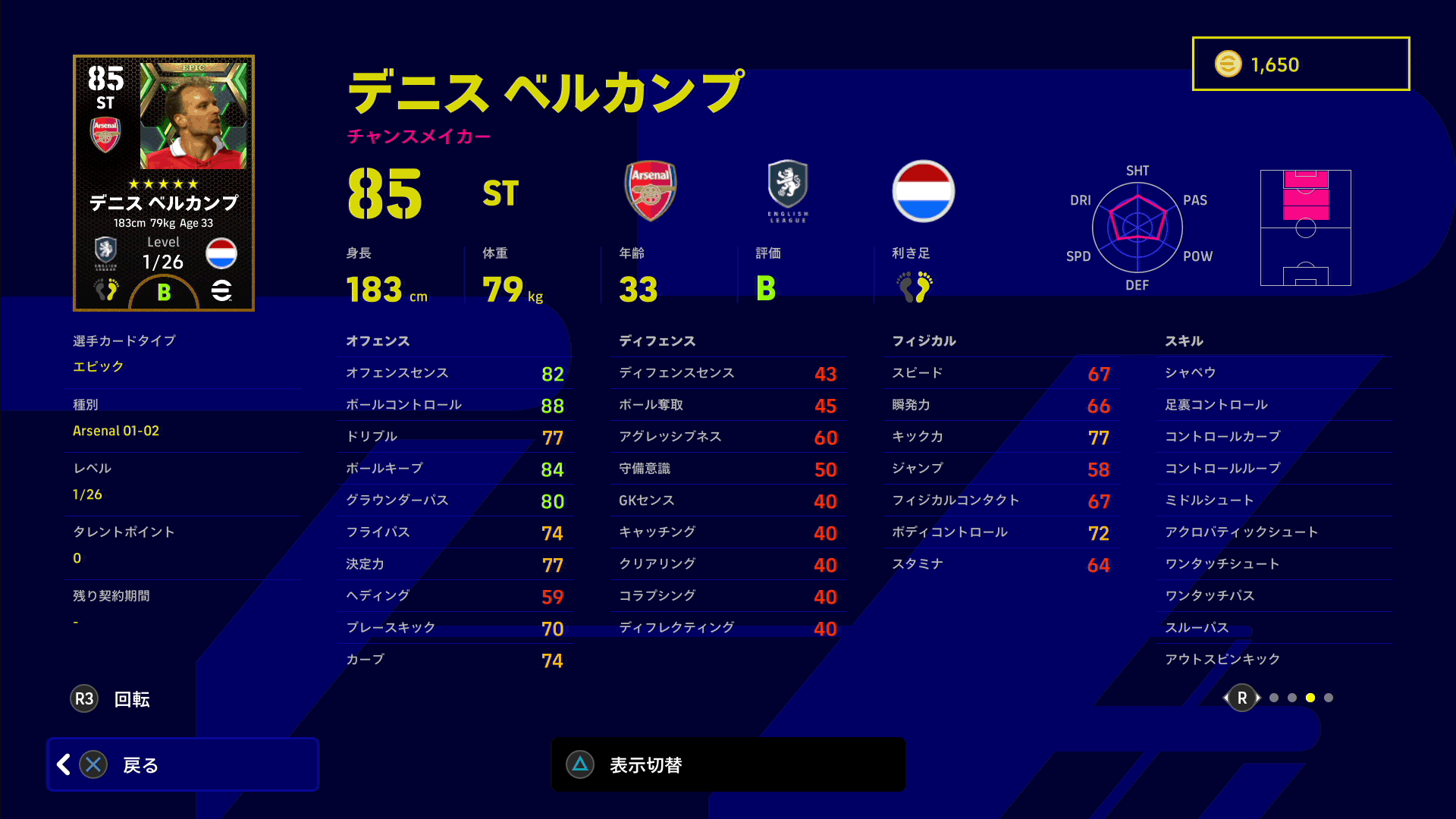Go back with the 戻る button
This screenshot has height=819, width=1456.
click(183, 764)
